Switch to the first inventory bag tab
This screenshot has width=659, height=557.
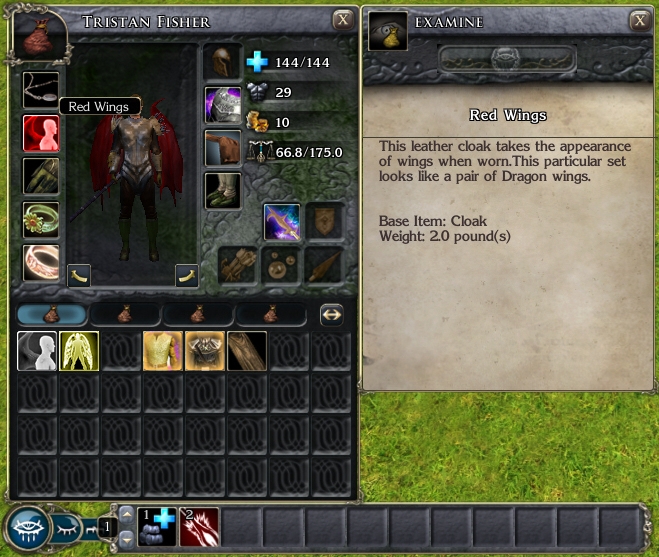tap(52, 314)
